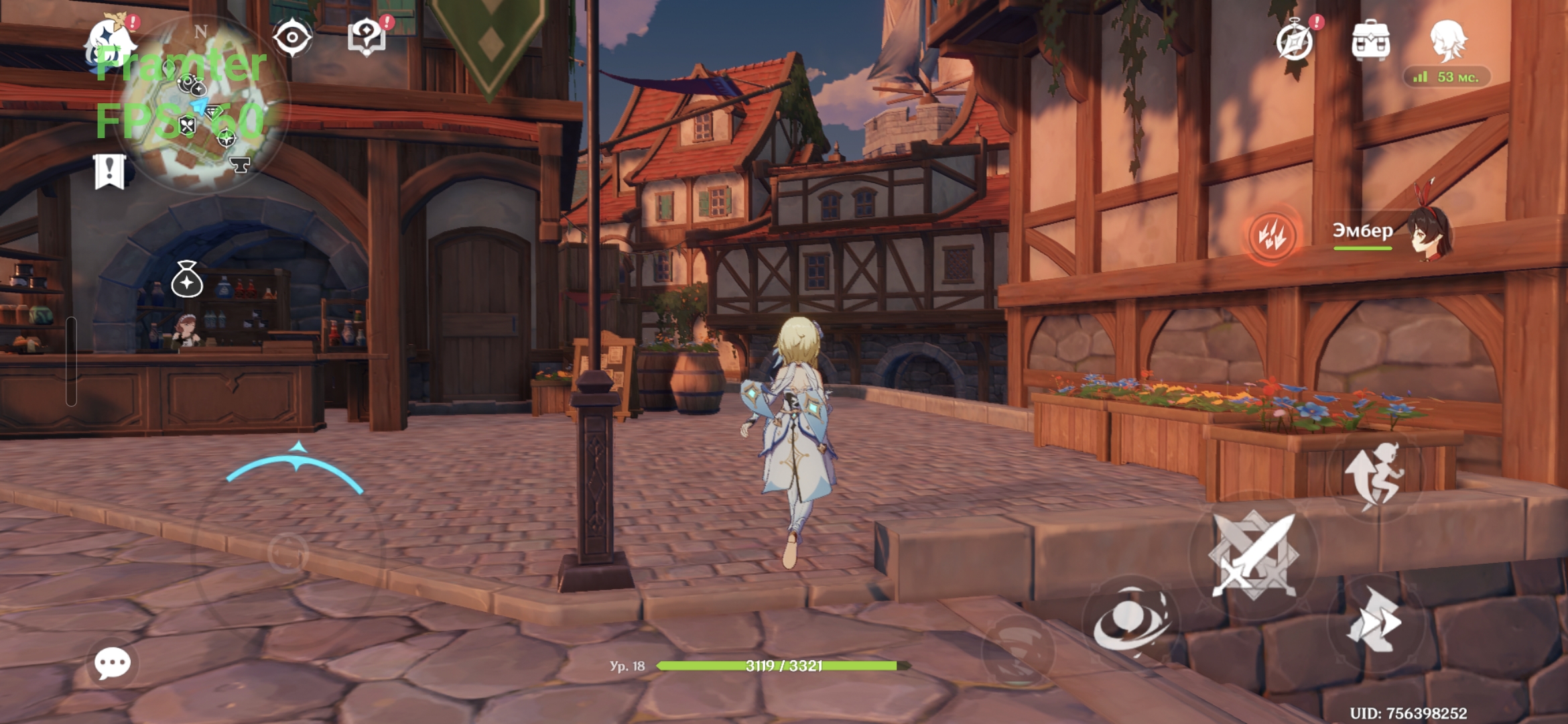The image size is (1568, 724).
Task: Open the backpack inventory
Action: point(1370,42)
